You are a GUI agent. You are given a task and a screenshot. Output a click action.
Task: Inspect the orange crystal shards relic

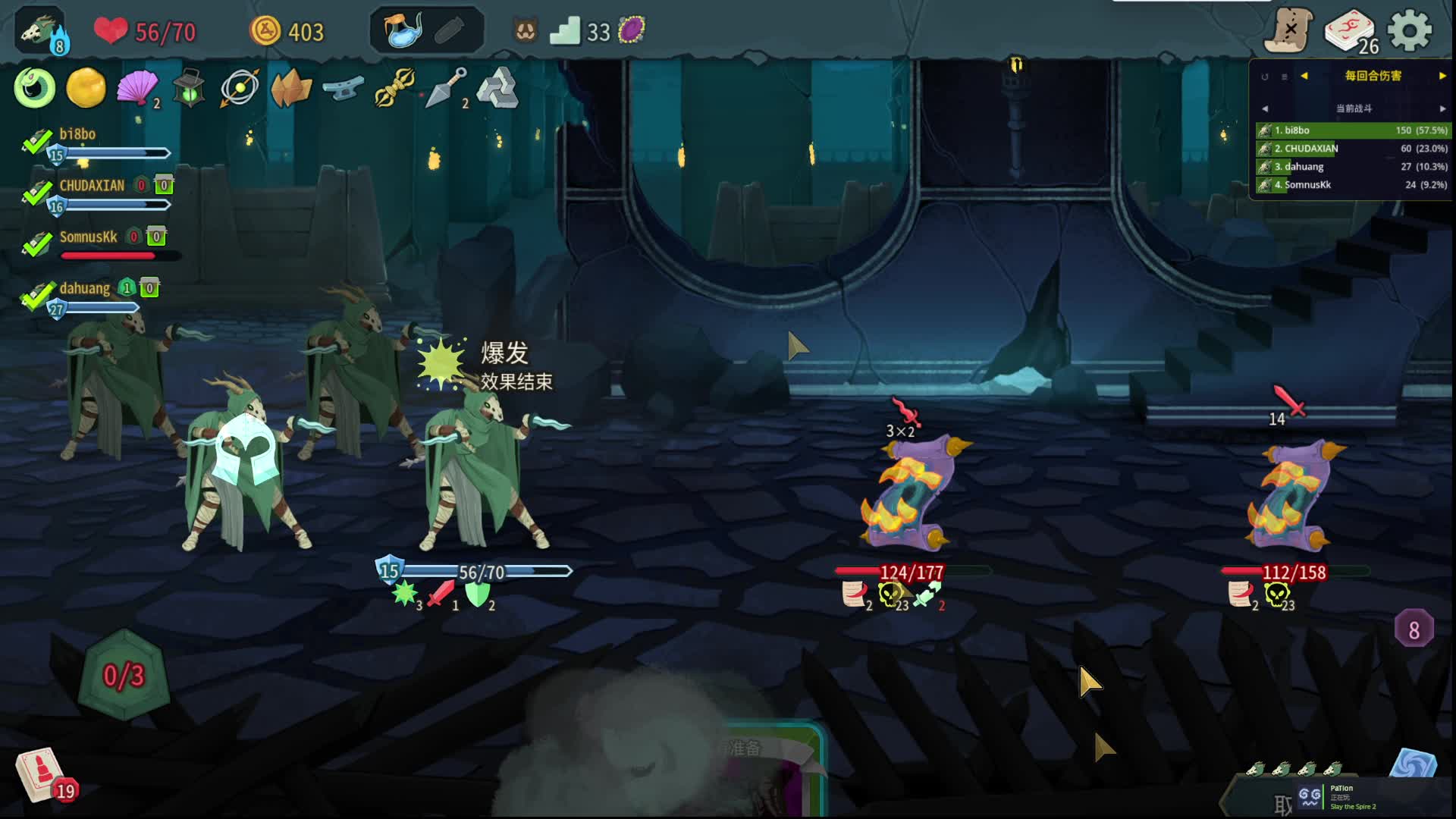[x=291, y=89]
